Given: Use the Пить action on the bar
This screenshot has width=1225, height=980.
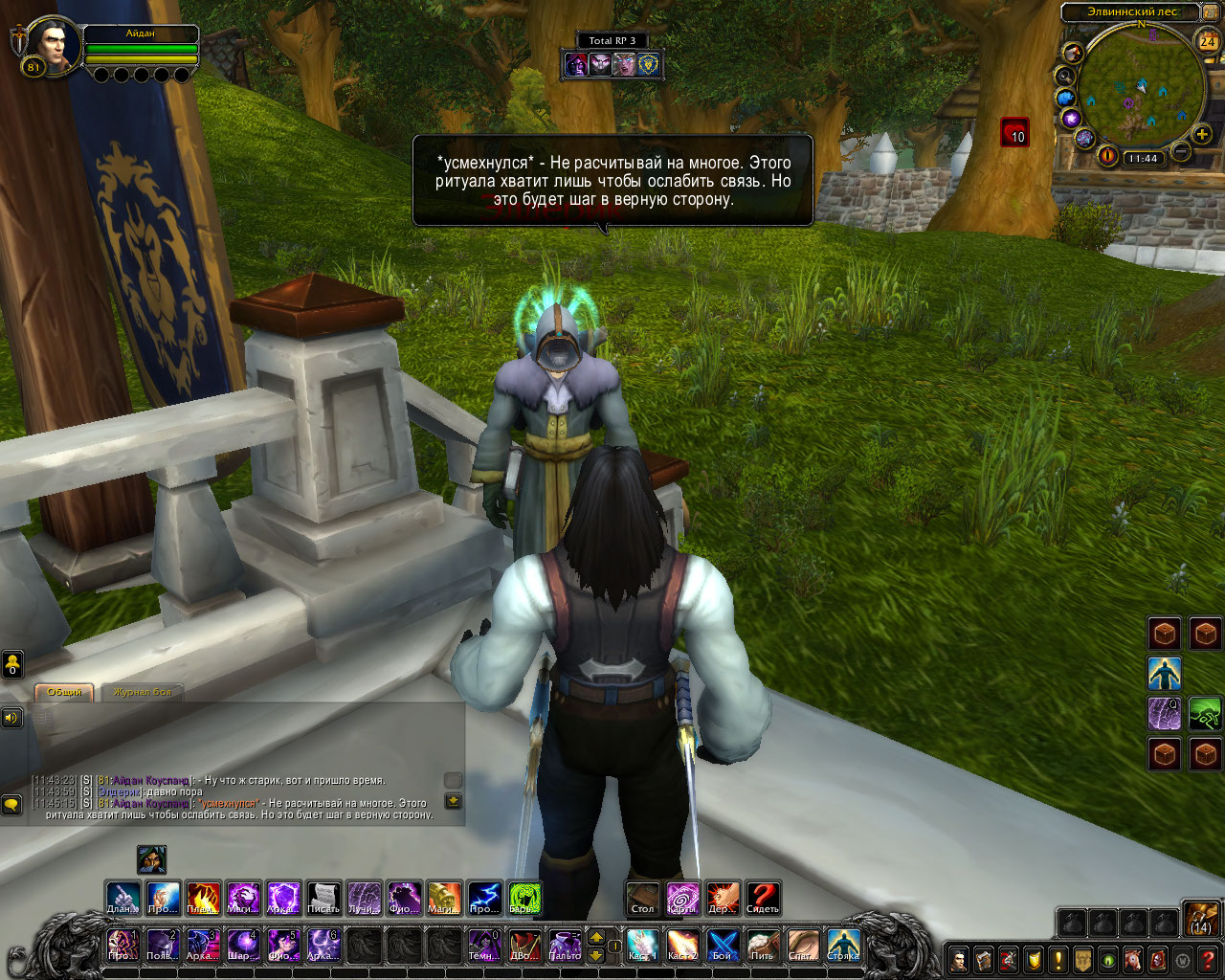Looking at the screenshot, I should [x=763, y=945].
